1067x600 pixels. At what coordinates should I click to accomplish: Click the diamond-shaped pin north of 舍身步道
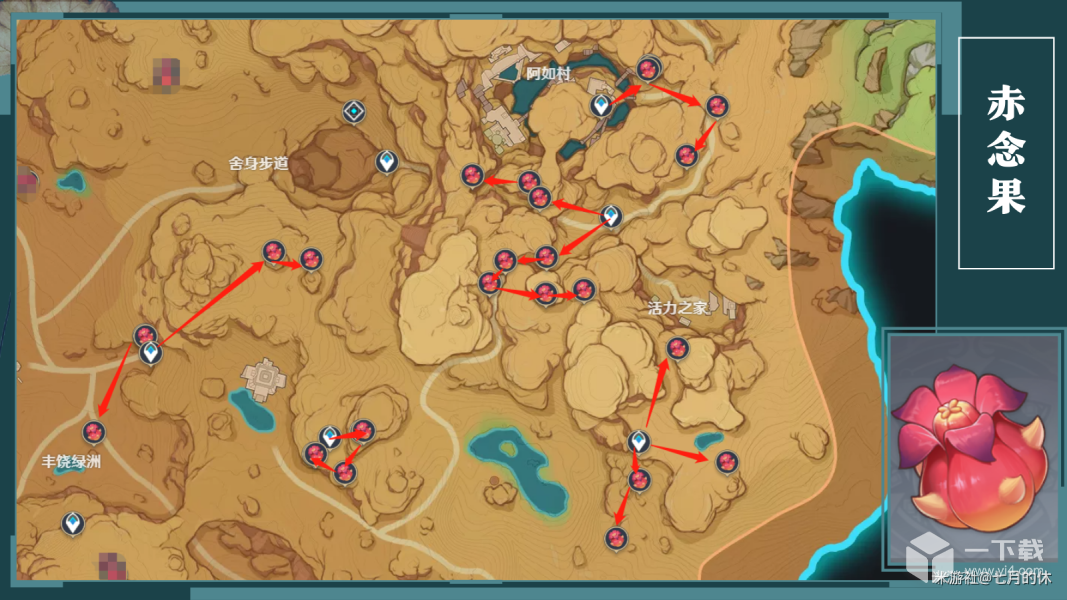(353, 111)
